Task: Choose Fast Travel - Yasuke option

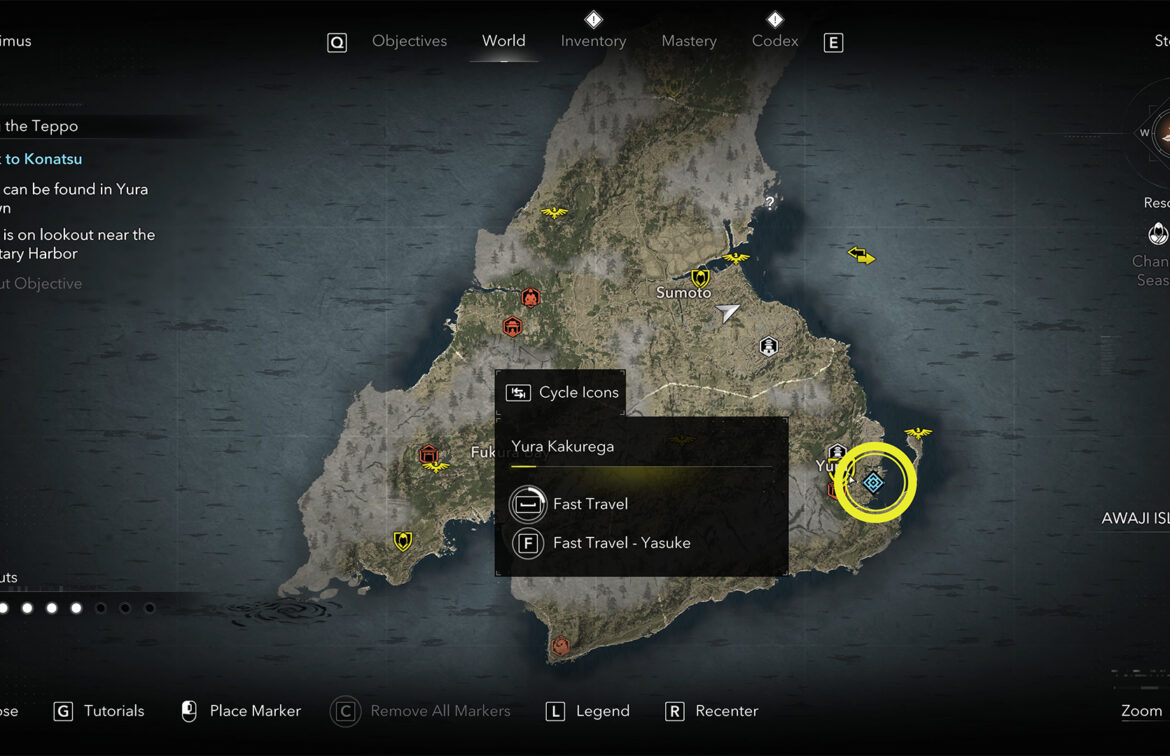Action: pyautogui.click(x=621, y=543)
